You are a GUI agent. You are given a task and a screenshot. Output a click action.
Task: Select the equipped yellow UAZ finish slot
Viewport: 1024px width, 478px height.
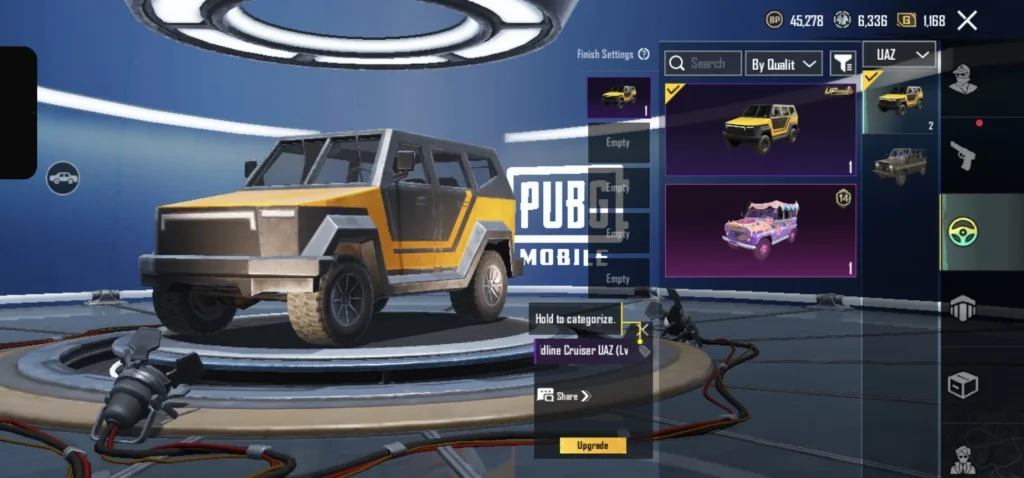click(618, 98)
